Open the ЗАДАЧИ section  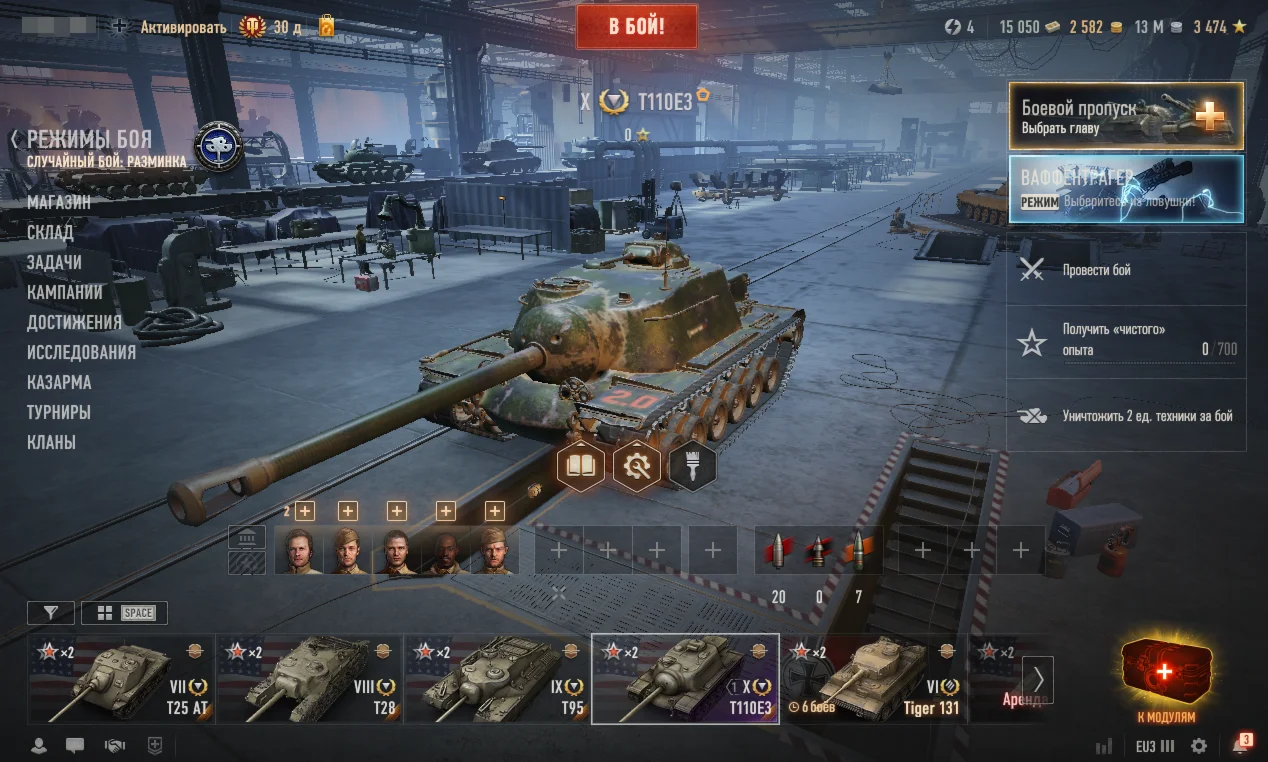tap(54, 262)
